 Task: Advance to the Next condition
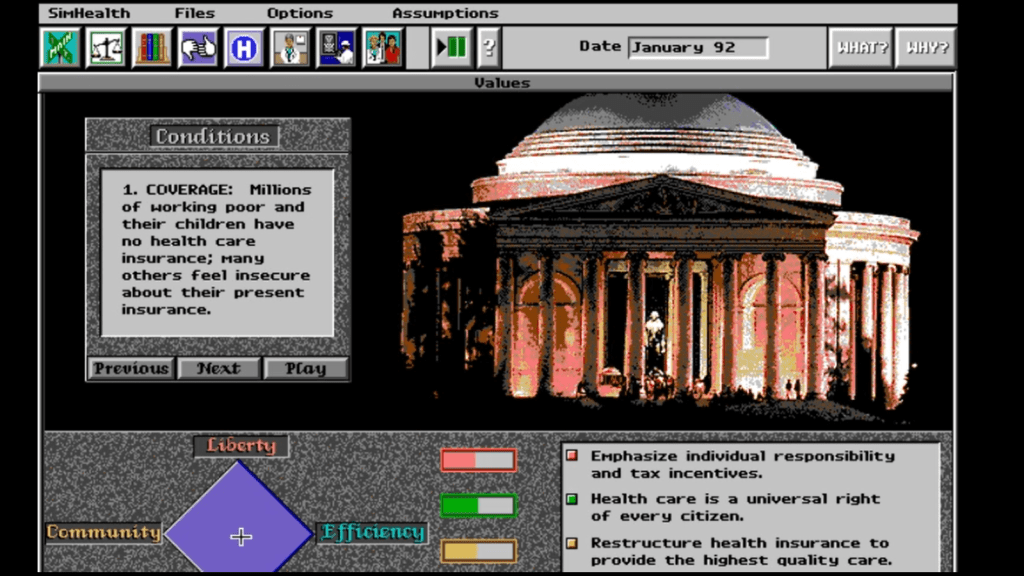[x=218, y=368]
